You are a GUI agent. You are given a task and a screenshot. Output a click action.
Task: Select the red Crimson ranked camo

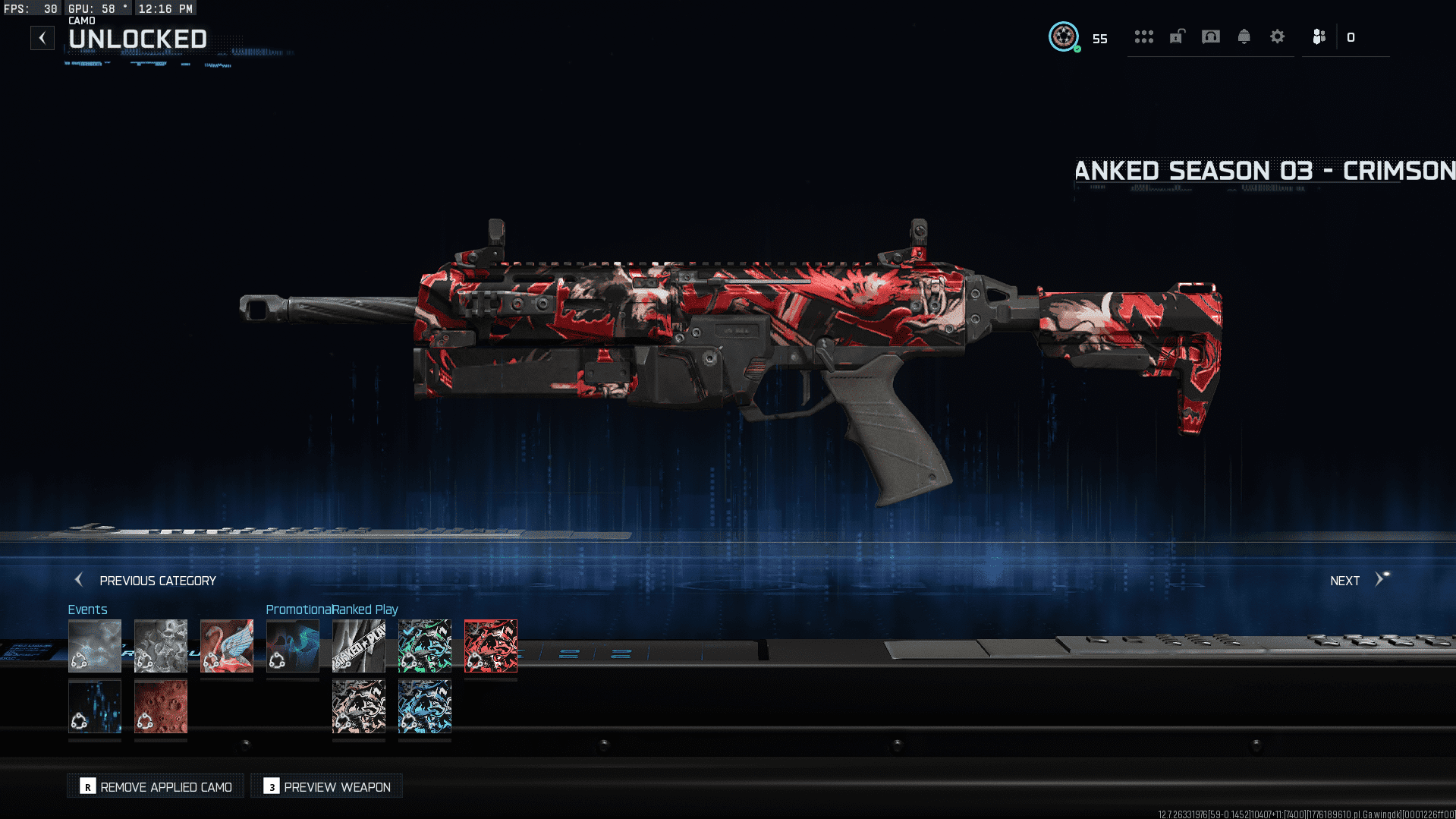tap(490, 646)
